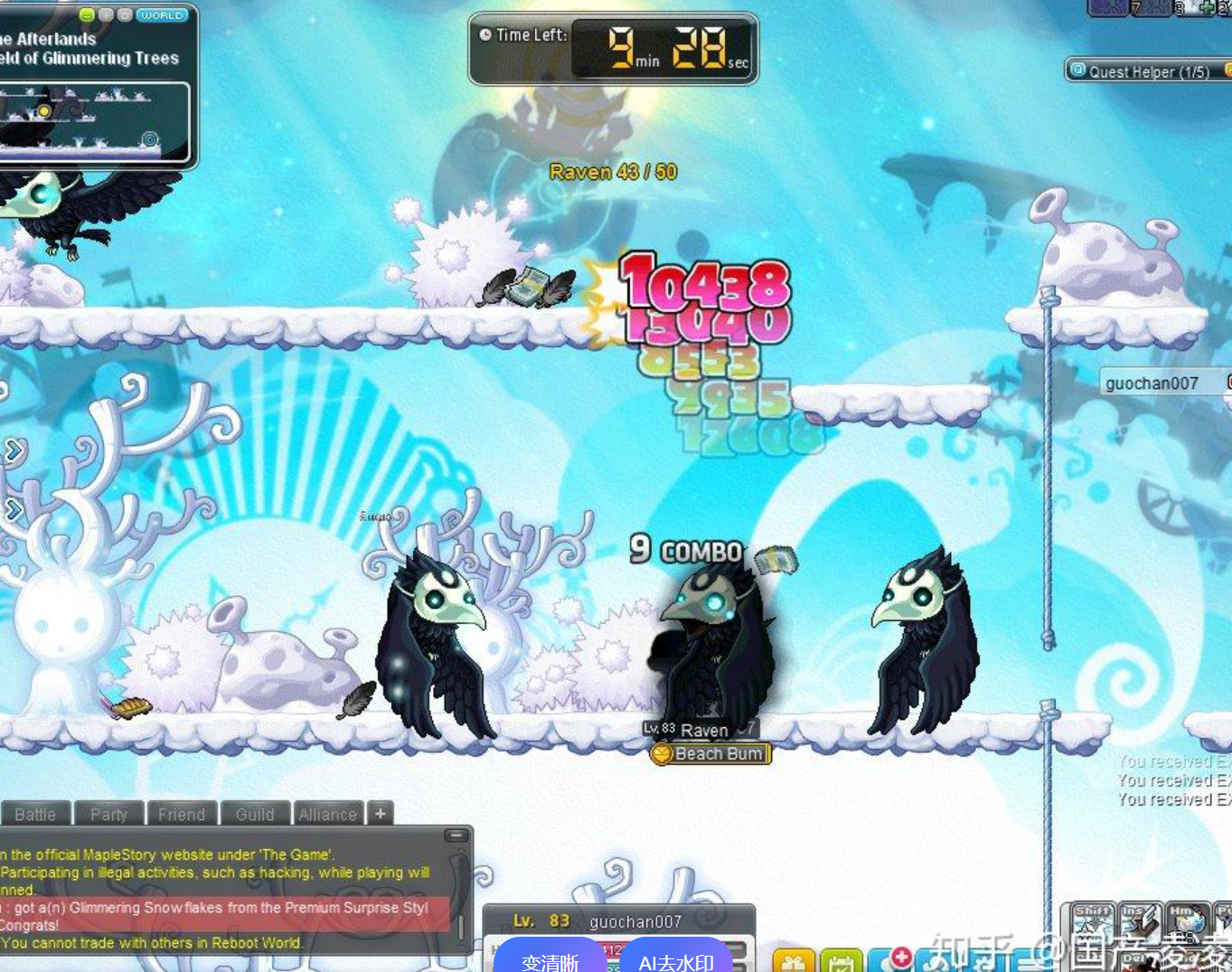Switch to the Guild chat tab
This screenshot has height=972, width=1232.
pyautogui.click(x=254, y=814)
